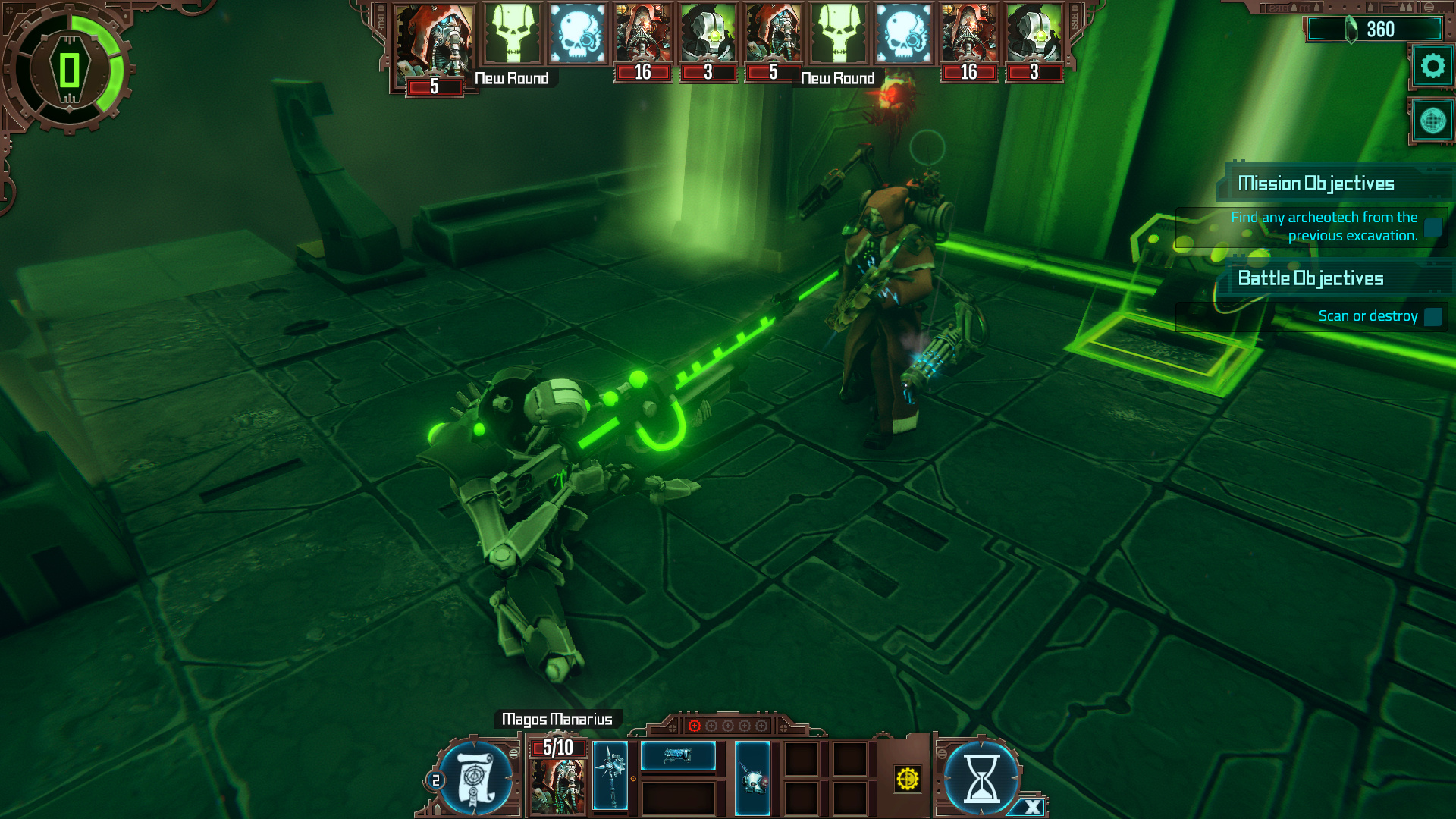
Task: Select the spiked axe melee weapon slot
Action: (610, 776)
